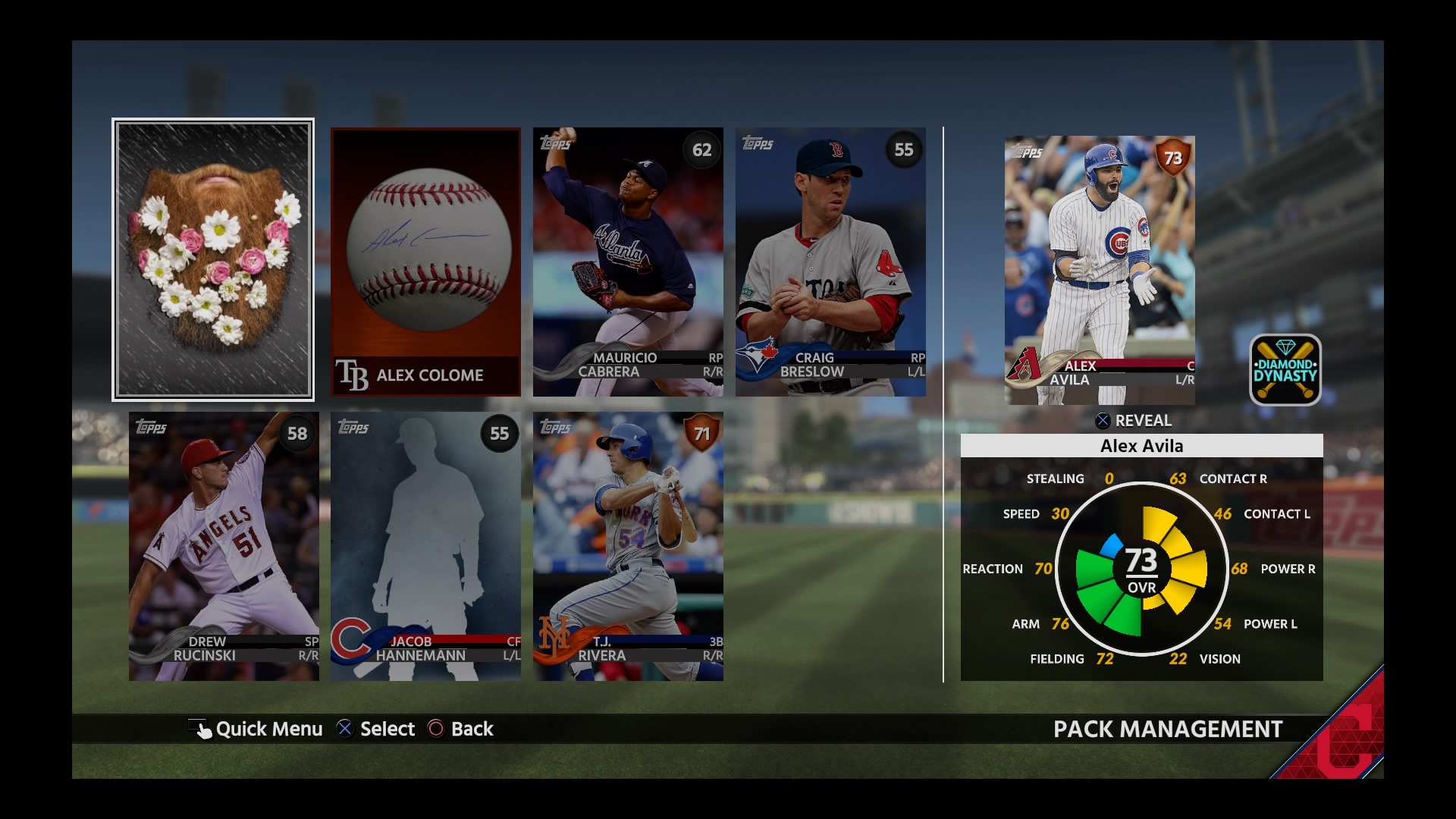Viewport: 1456px width, 819px height.
Task: Choose the Alex Colome signed baseball card
Action: (425, 262)
